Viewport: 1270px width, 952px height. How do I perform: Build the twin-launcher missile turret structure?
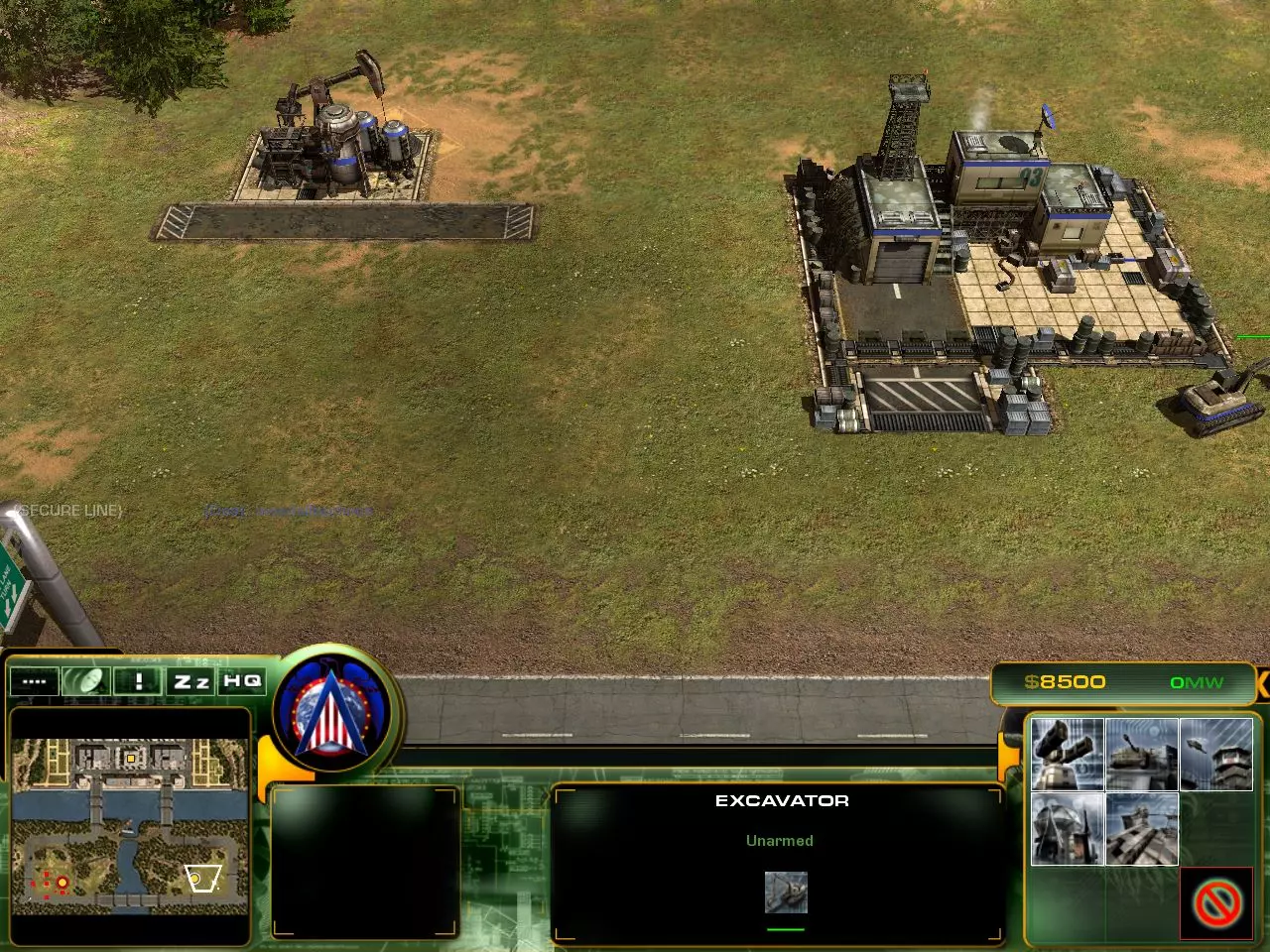tap(1067, 755)
